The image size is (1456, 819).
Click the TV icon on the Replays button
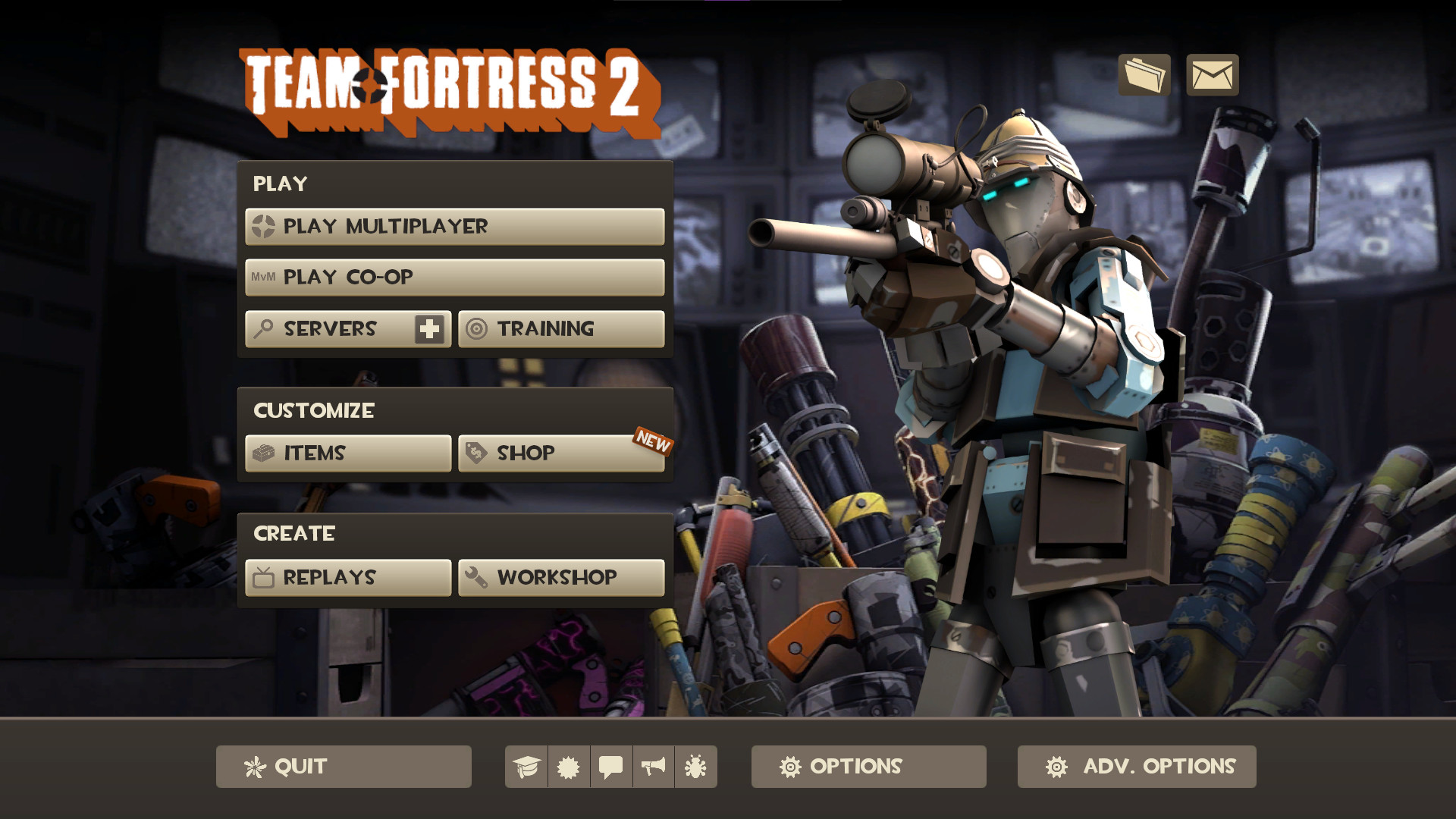(262, 577)
